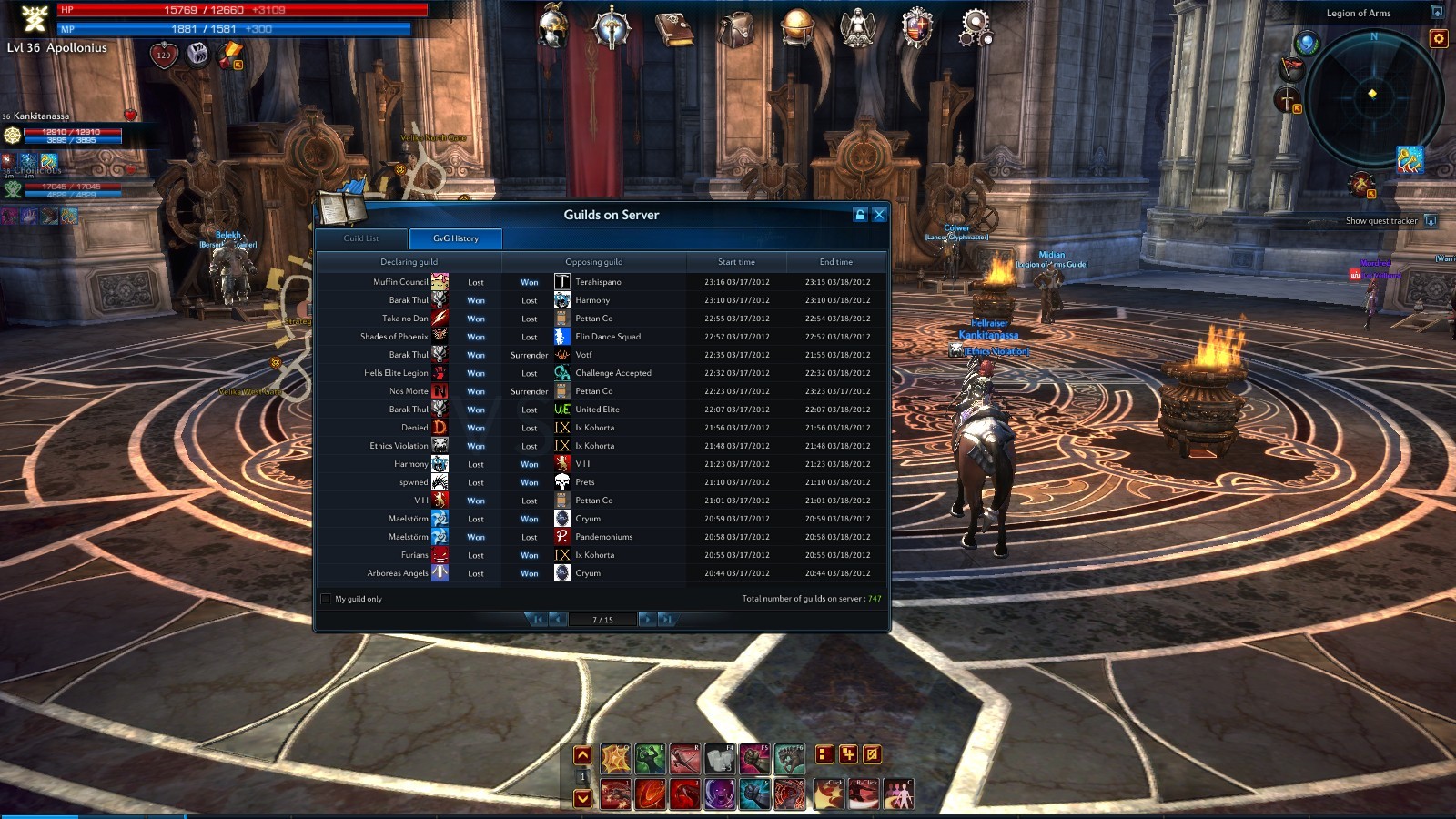Select the GvG History tab

click(456, 238)
